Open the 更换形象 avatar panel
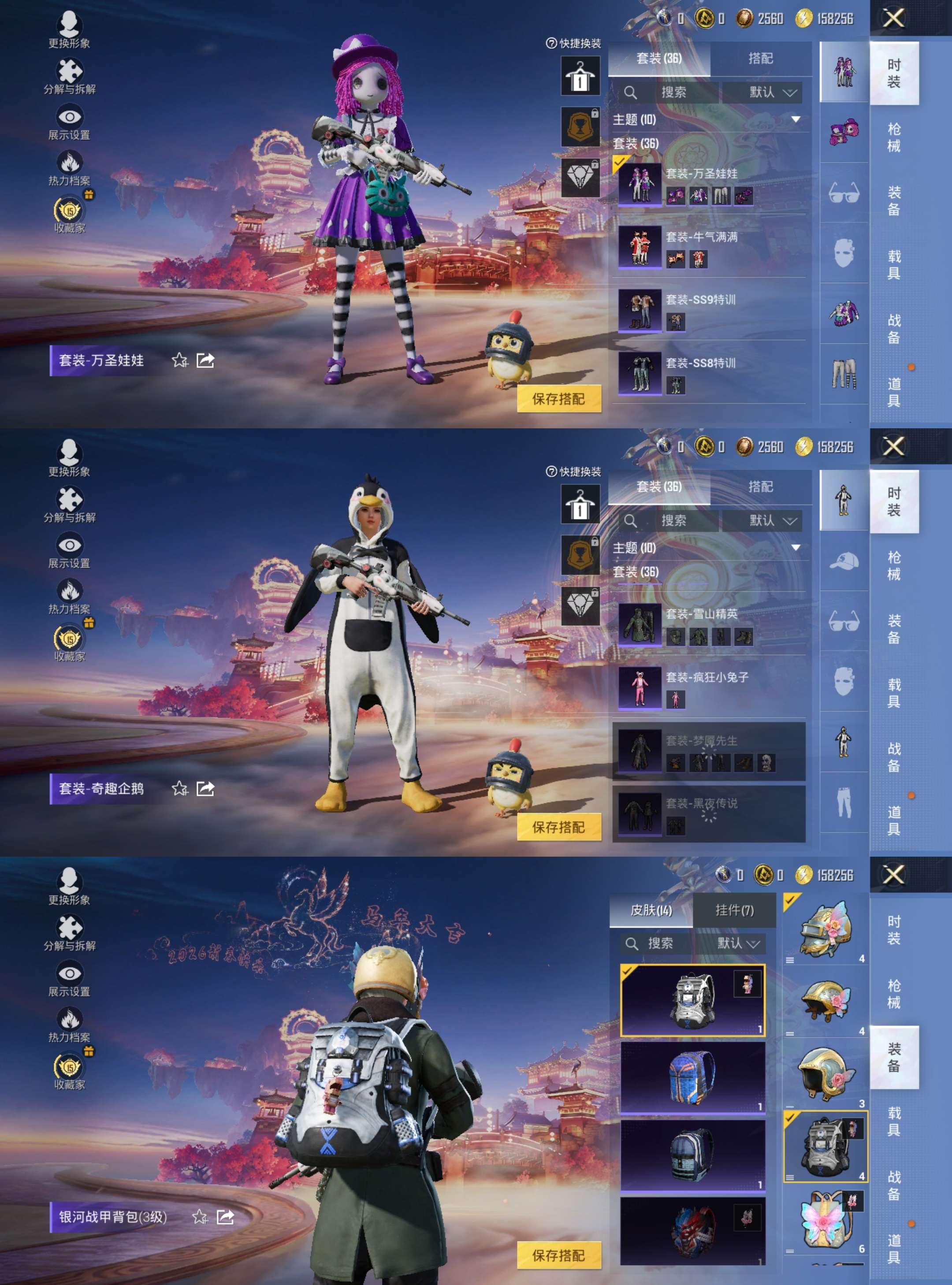This screenshot has height=1285, width=952. [x=69, y=26]
